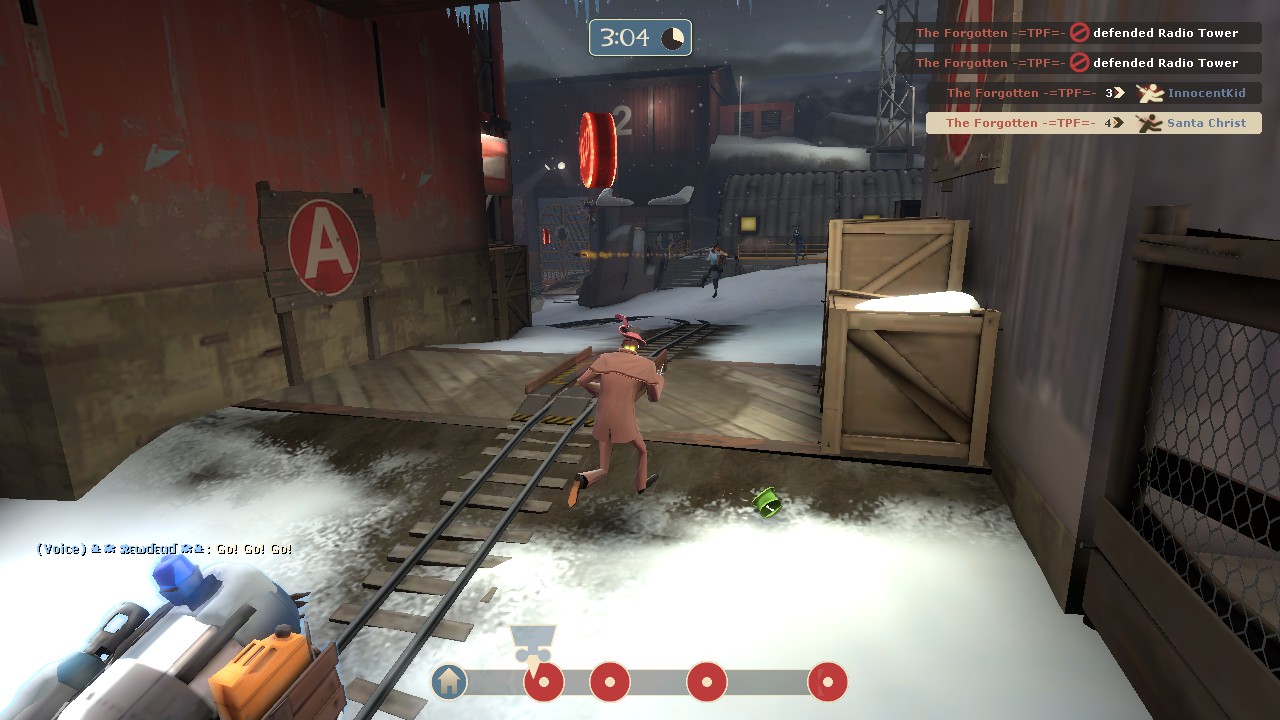1280x720 pixels.
Task: Select the payload cart marker on track
Action: point(532,643)
